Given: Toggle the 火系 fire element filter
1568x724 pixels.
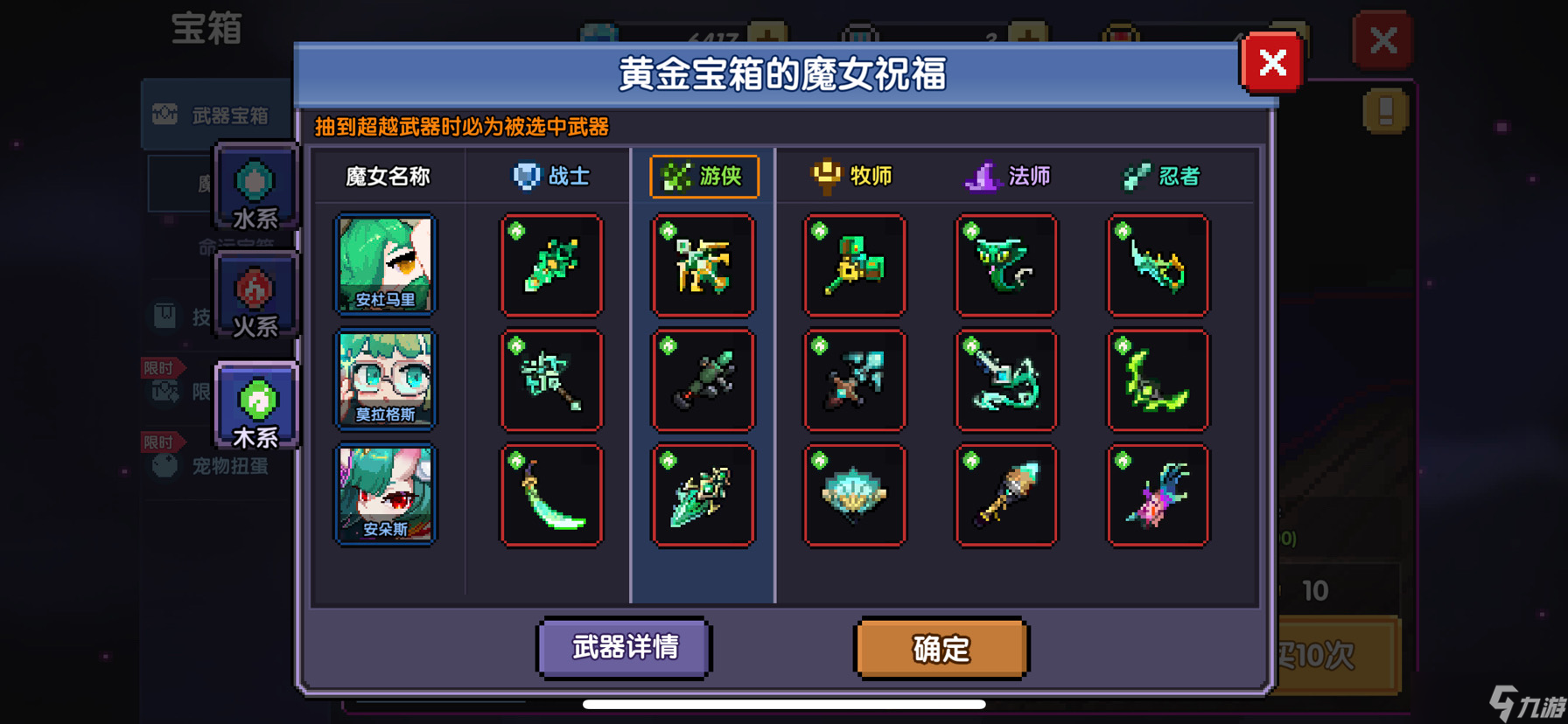Looking at the screenshot, I should coord(255,297).
